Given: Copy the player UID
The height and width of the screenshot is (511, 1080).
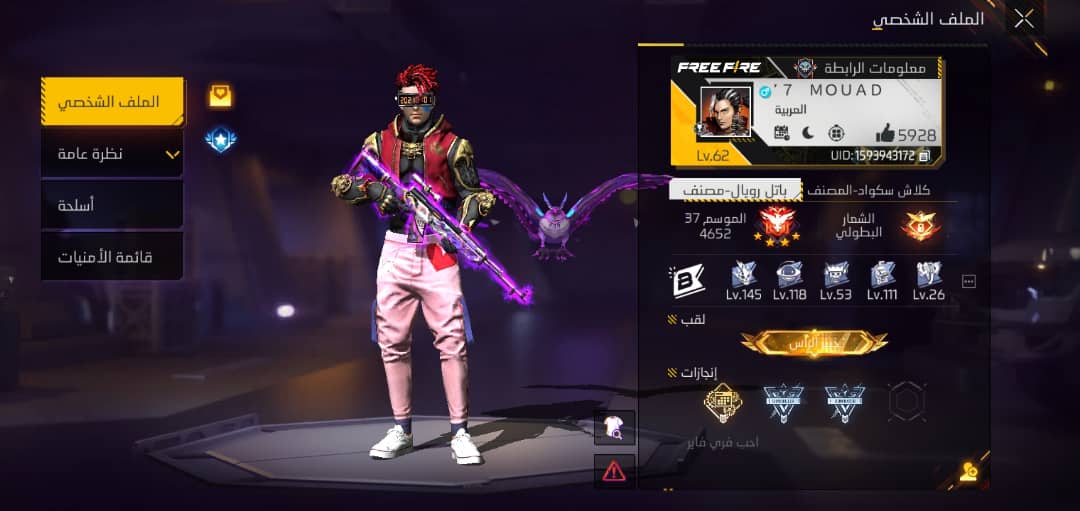Looking at the screenshot, I should point(924,156).
